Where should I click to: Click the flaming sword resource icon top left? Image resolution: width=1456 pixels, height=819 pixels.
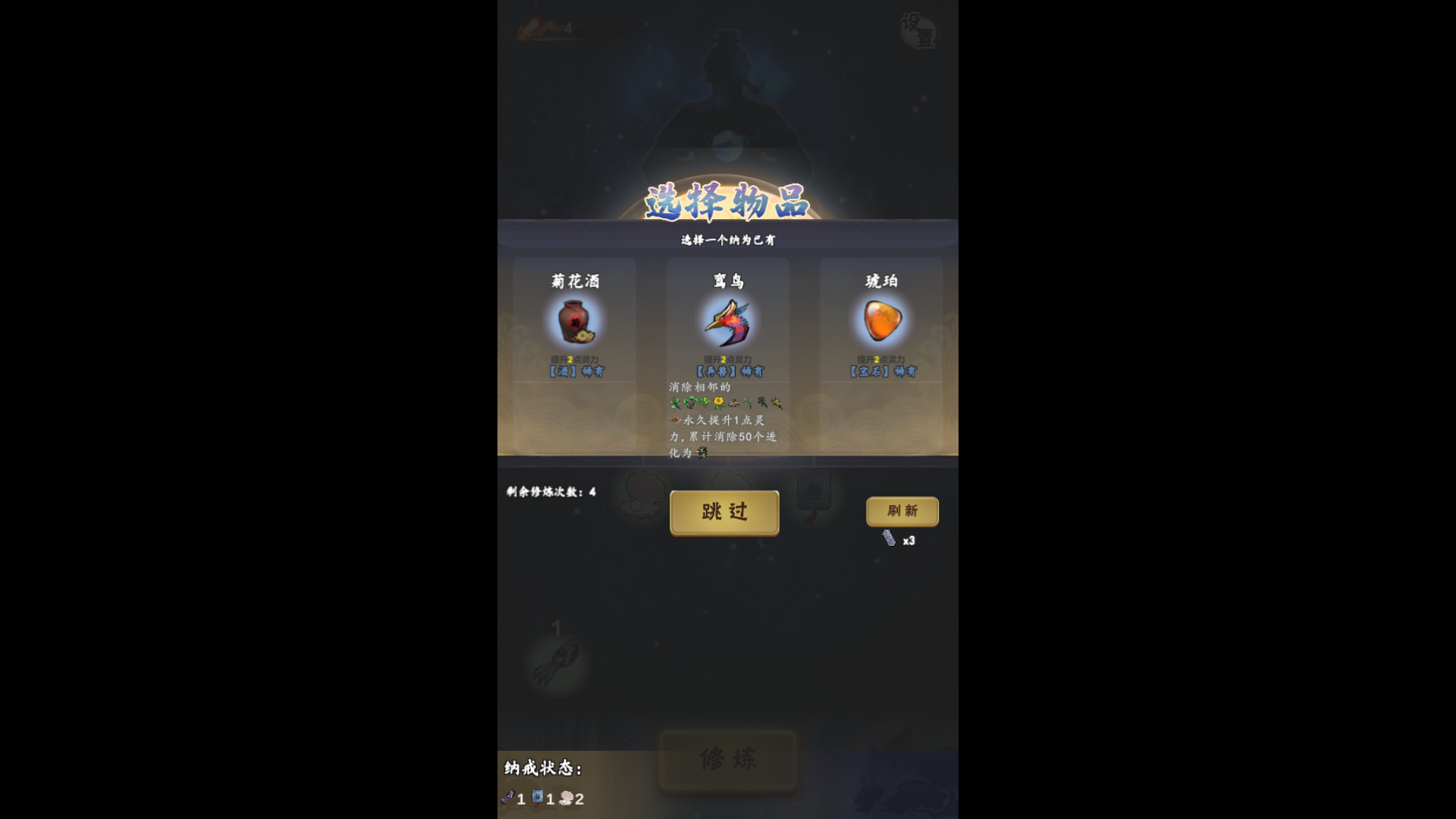(x=531, y=27)
